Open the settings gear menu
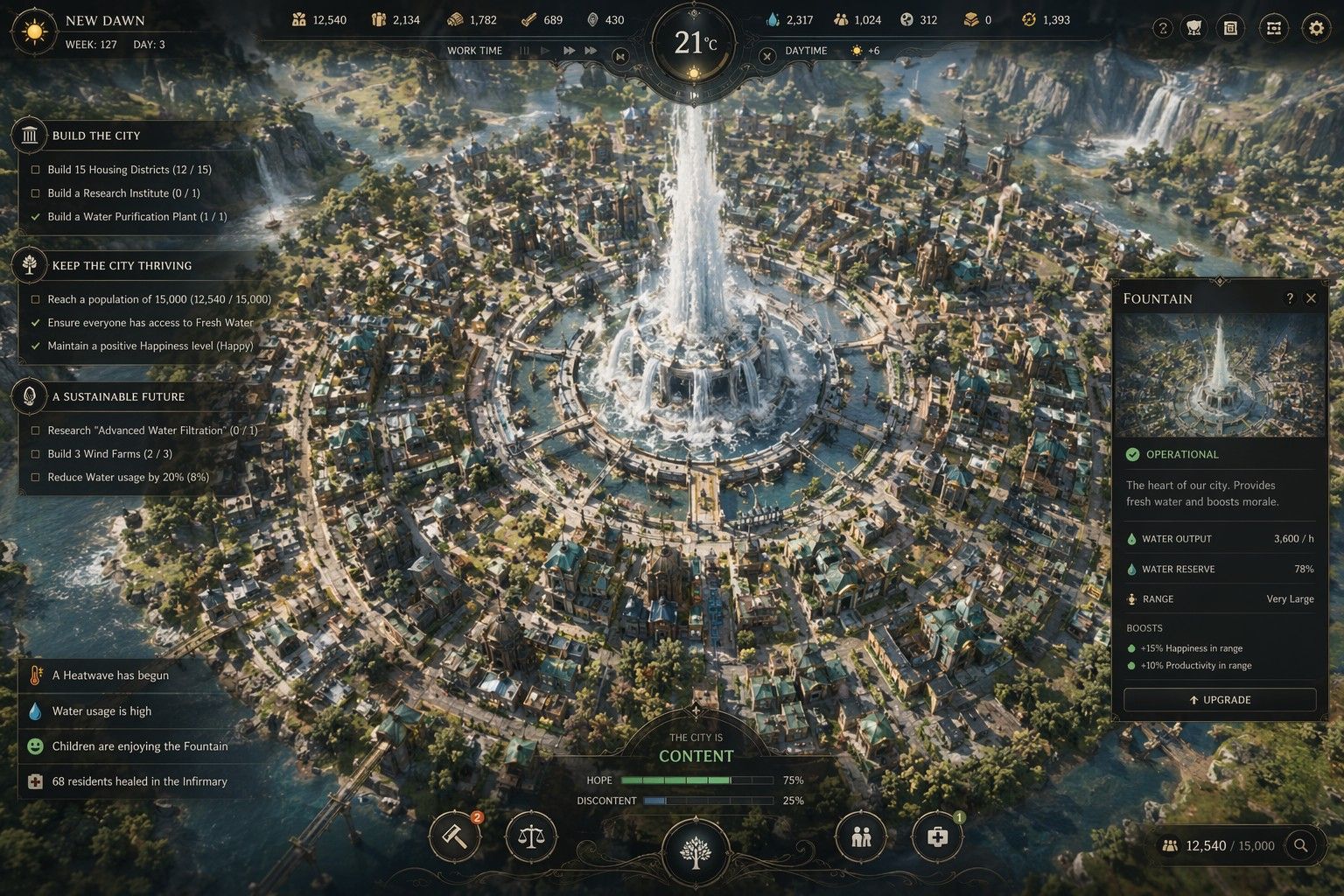 [1316, 28]
